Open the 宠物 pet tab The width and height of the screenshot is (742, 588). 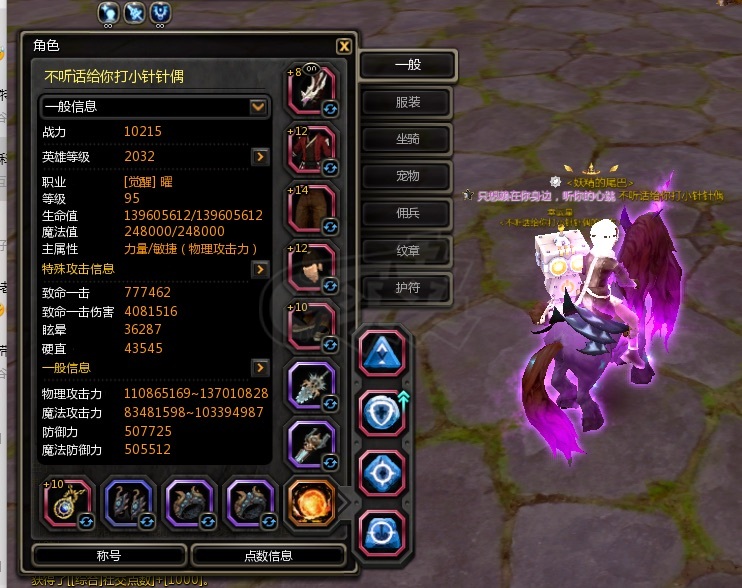[x=407, y=176]
